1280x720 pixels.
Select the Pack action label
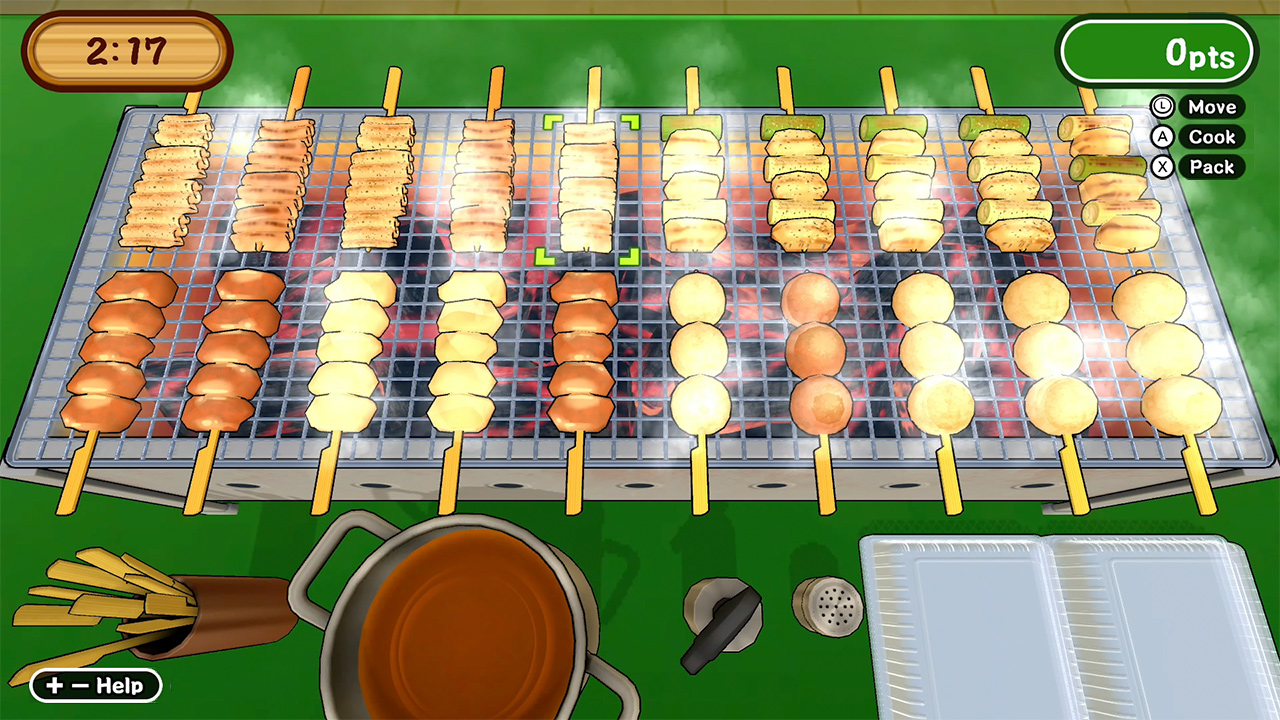tap(1211, 167)
